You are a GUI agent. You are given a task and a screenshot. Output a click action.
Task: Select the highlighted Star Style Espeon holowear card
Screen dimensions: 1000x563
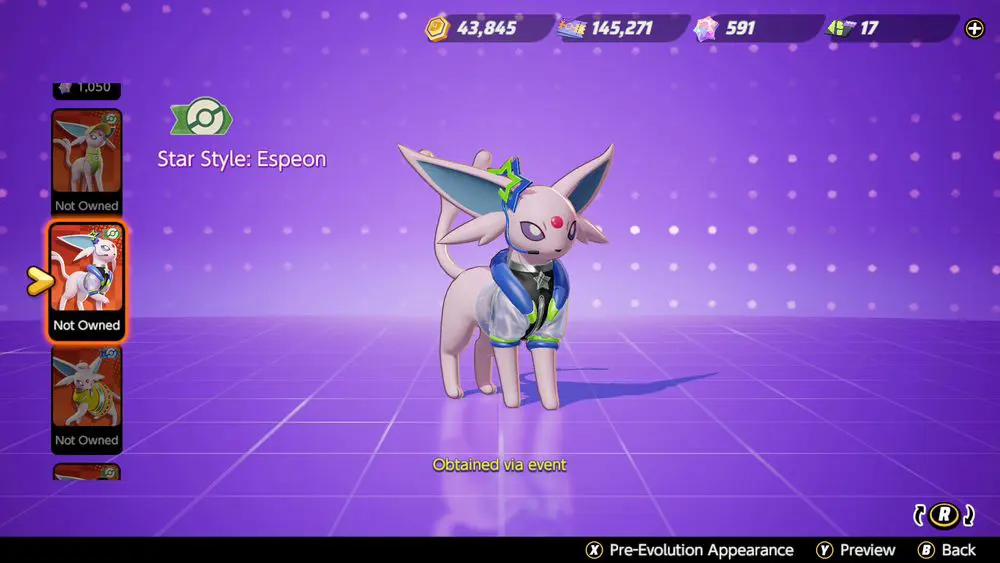click(x=86, y=280)
